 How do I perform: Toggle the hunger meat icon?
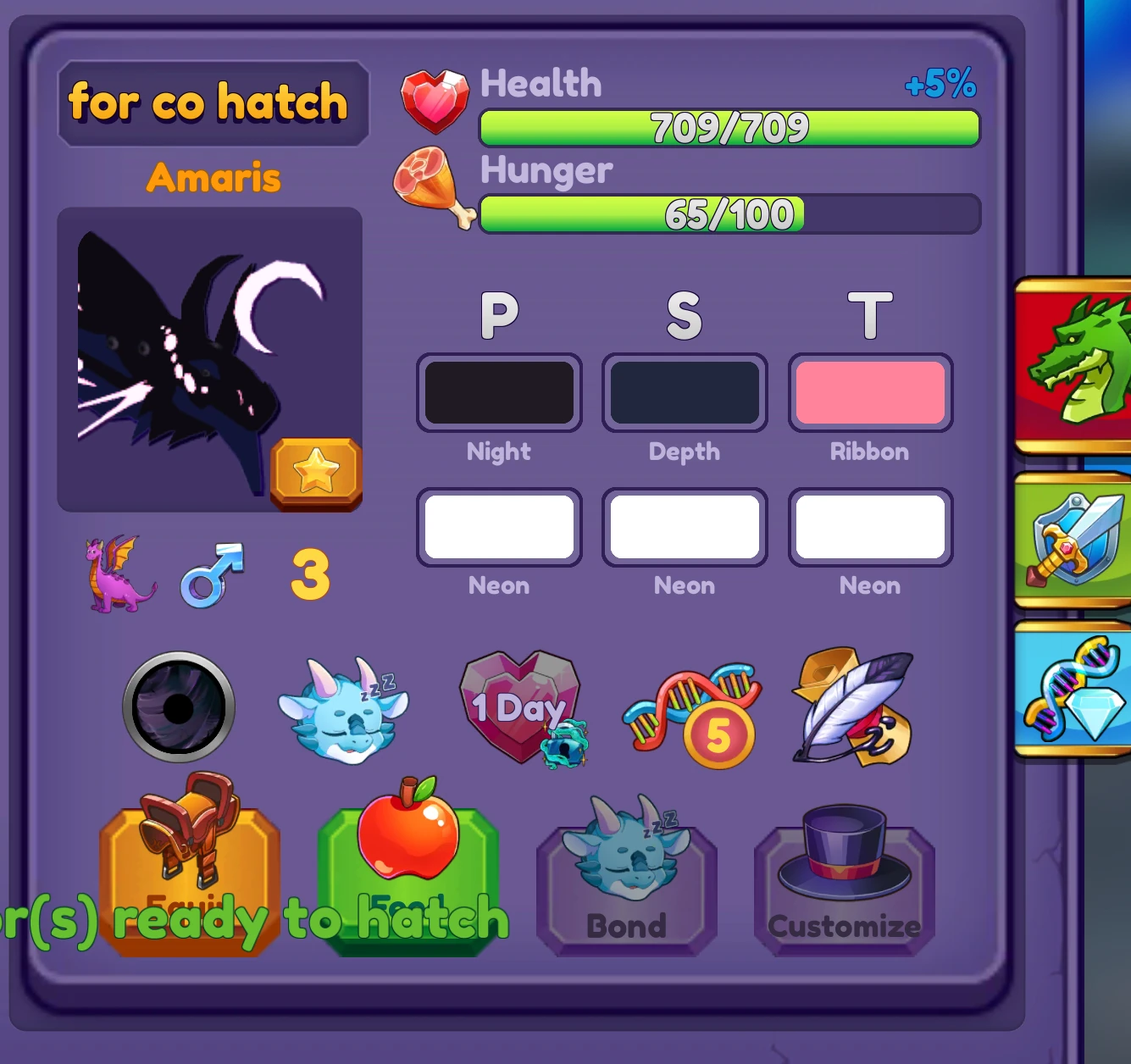432,188
